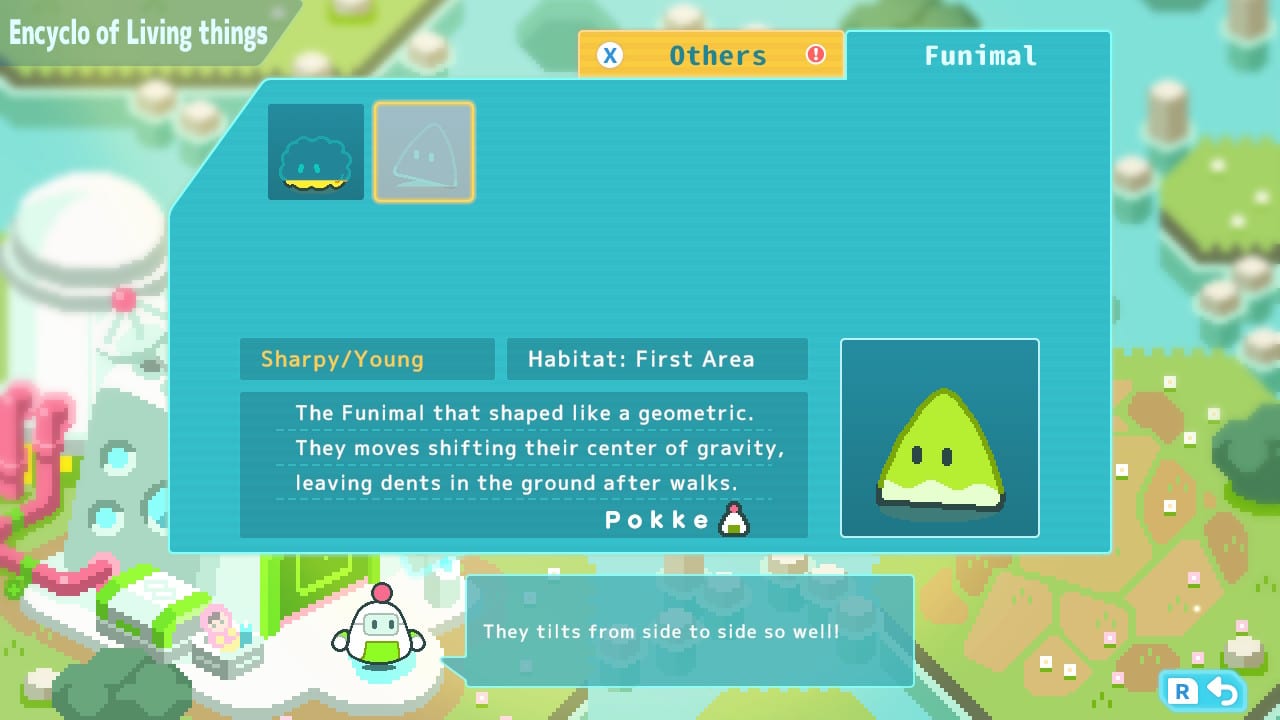Click the dark fluffy Funimal silhouette entry
Viewport: 1280px width, 720px height.
point(315,151)
